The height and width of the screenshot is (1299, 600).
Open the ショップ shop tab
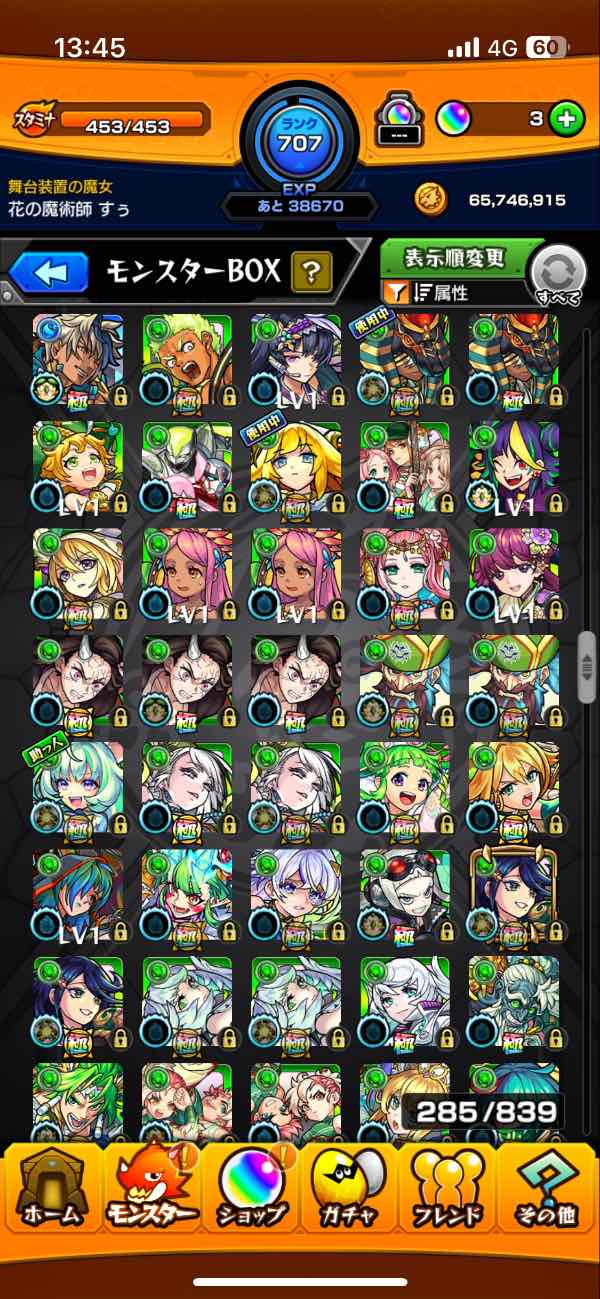(x=251, y=1191)
